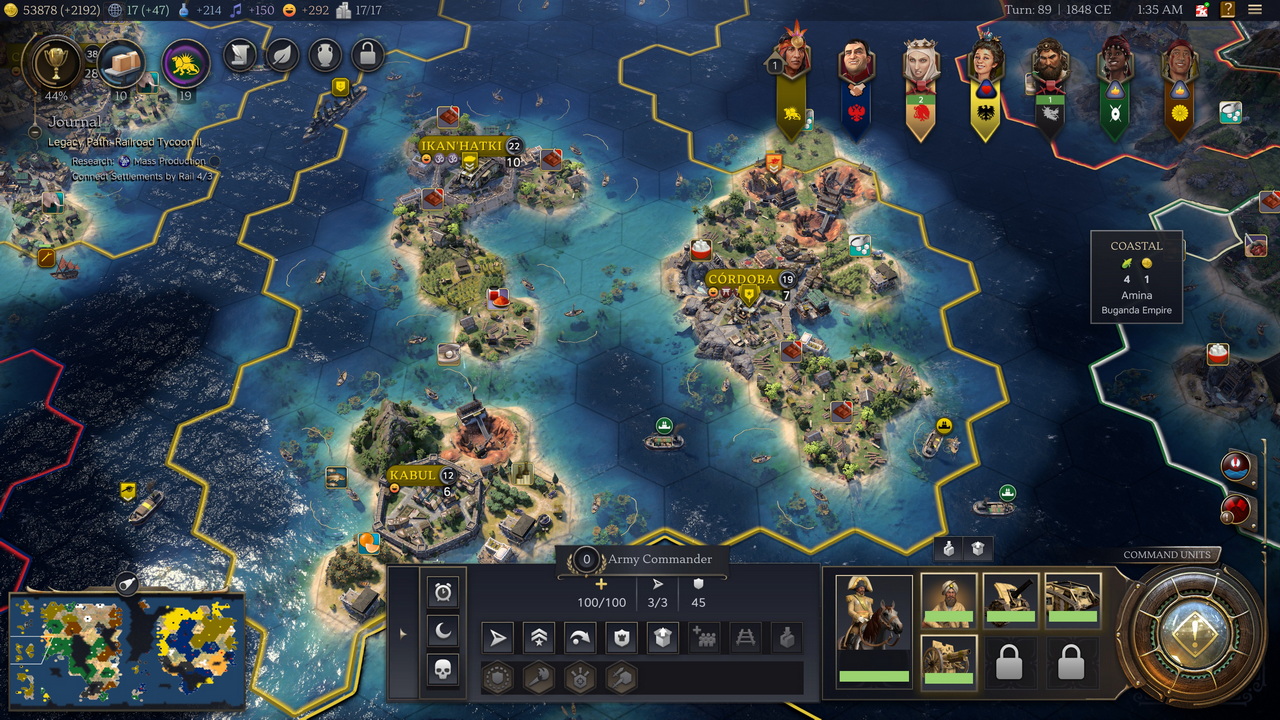Put the commander to sleep with moon button

pyautogui.click(x=443, y=630)
